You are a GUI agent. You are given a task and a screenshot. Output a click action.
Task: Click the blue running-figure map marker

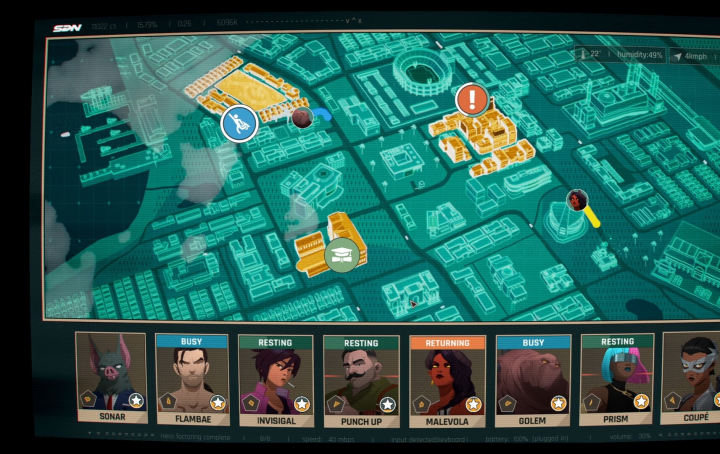point(239,124)
